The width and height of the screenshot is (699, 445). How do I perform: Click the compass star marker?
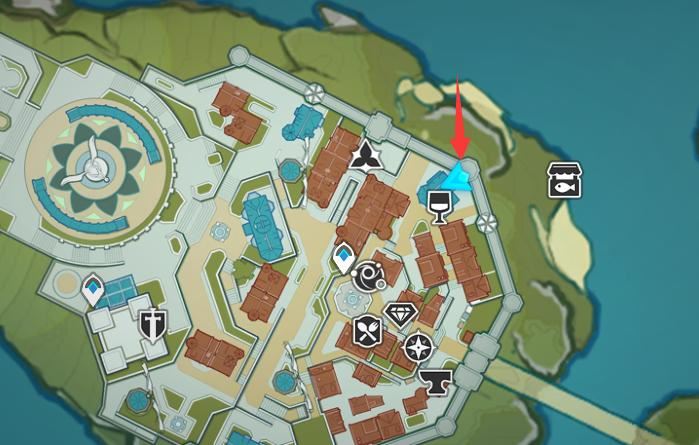coord(418,347)
